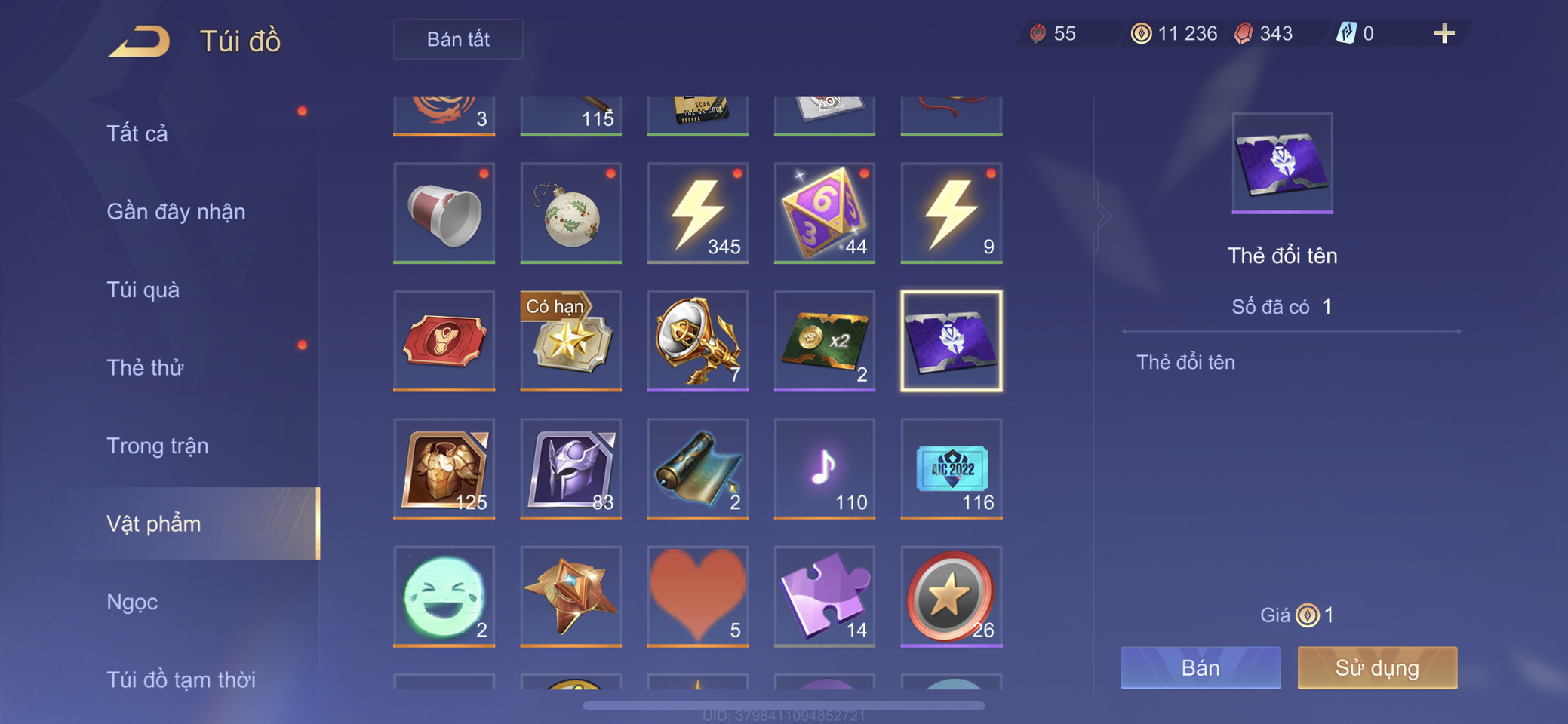1568x724 pixels.
Task: View Túi đồ tạm thời
Action: point(181,680)
